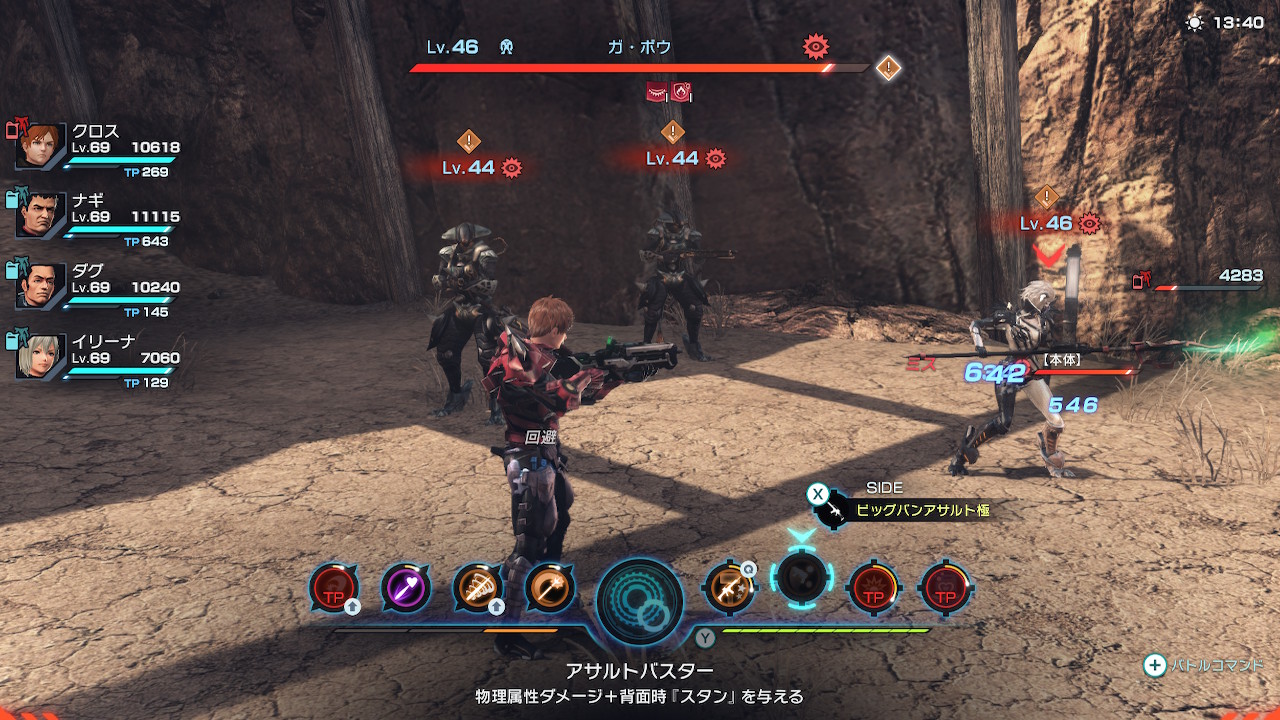Select the leftmost red TP art icon
This screenshot has height=720, width=1280.
(334, 588)
